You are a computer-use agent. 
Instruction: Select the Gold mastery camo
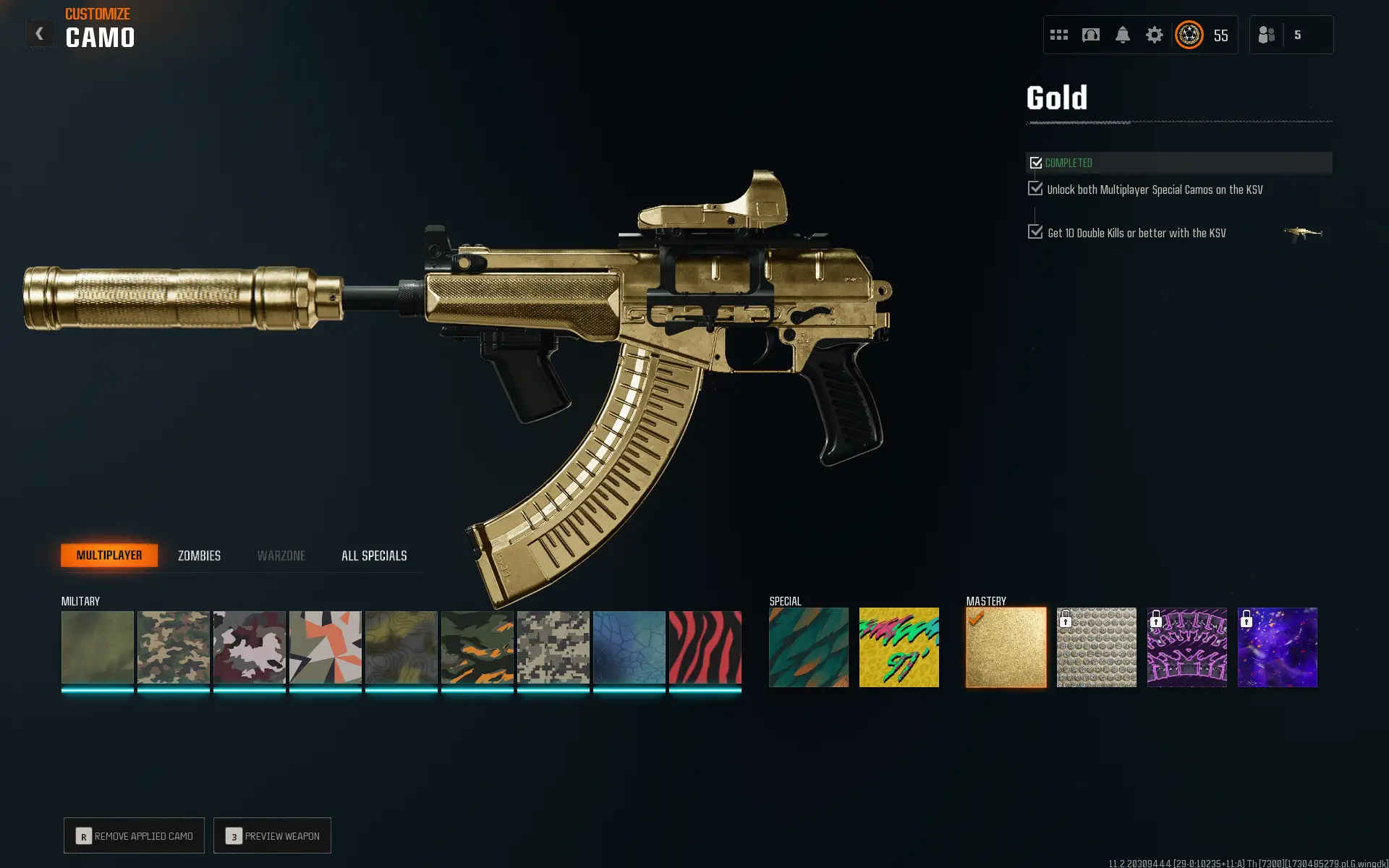click(x=1006, y=647)
